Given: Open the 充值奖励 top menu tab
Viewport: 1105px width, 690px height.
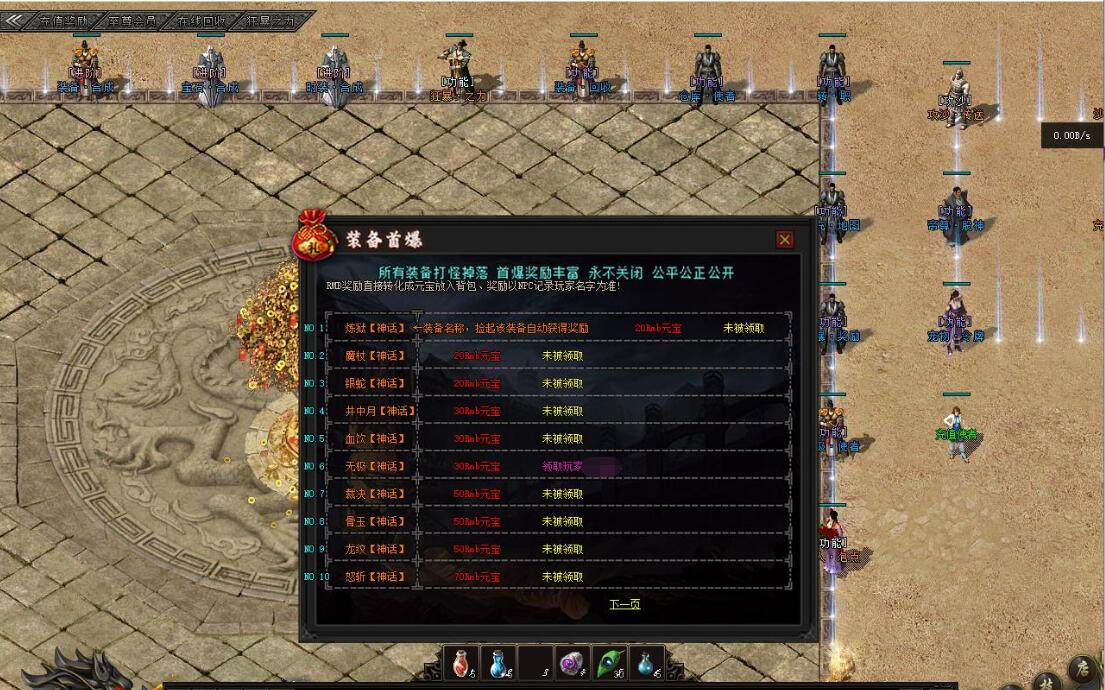Looking at the screenshot, I should tap(70, 20).
